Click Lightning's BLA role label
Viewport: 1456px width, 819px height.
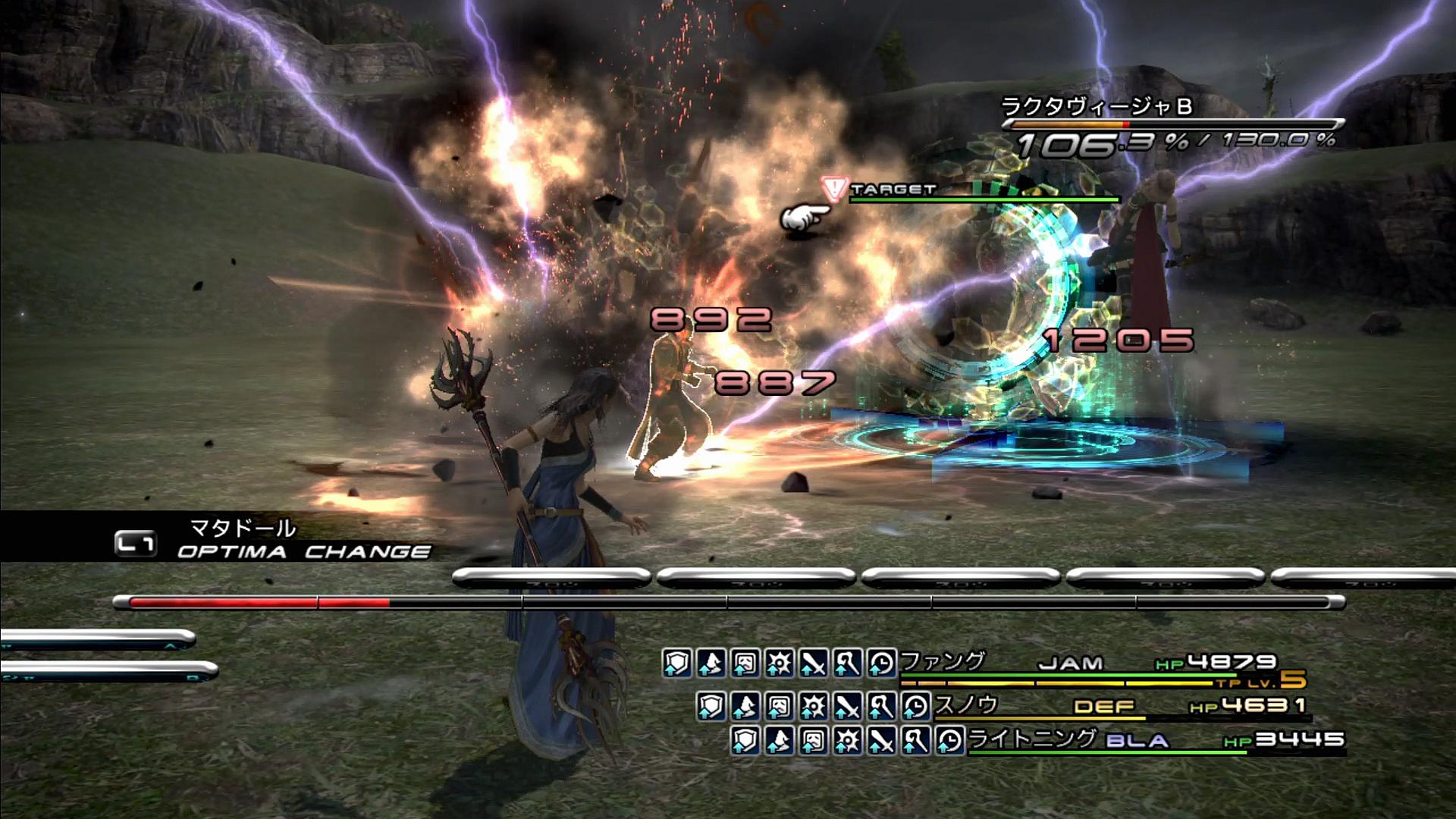click(1137, 741)
